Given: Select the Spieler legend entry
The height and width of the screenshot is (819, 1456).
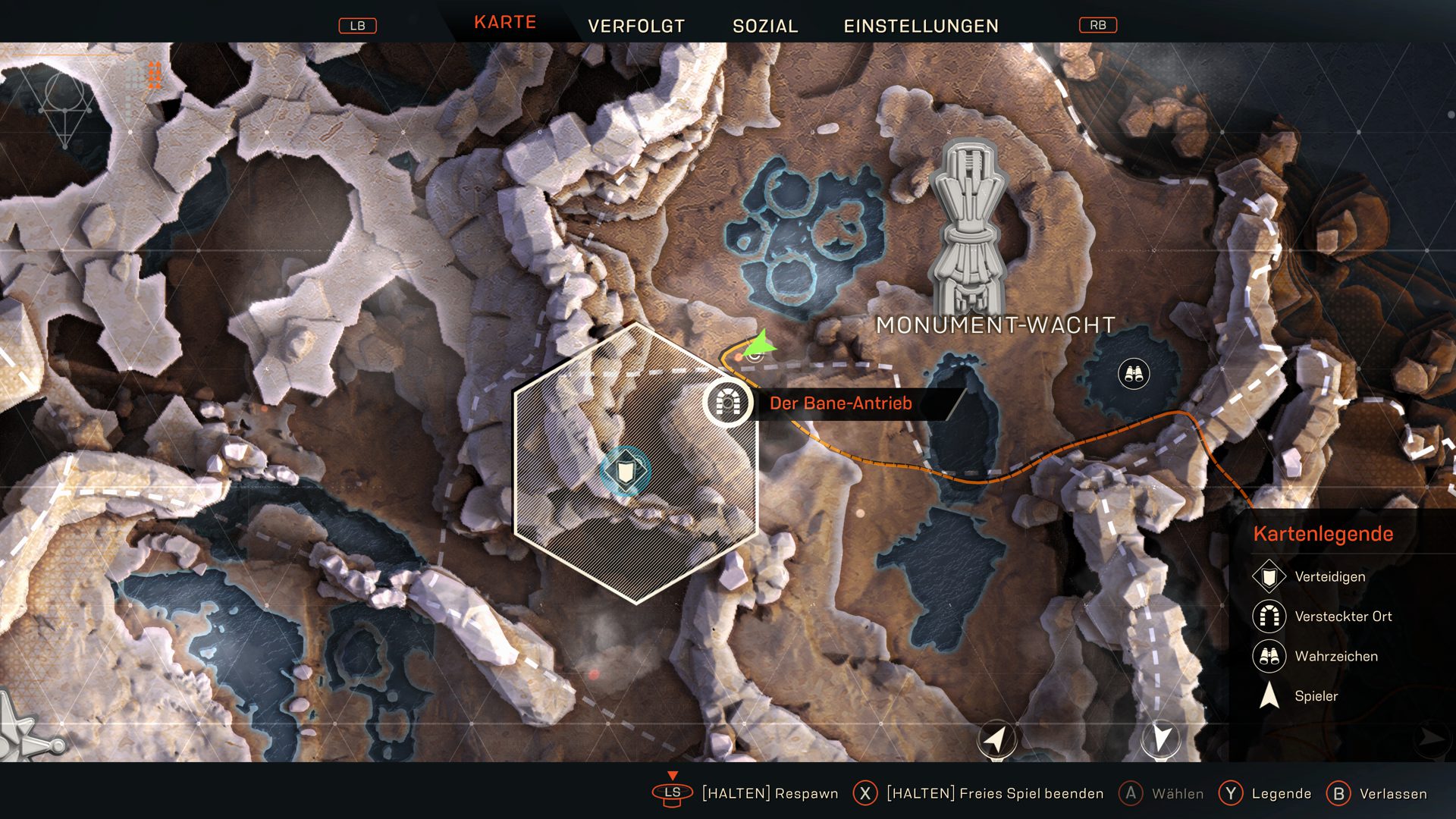Looking at the screenshot, I should coord(1316,696).
